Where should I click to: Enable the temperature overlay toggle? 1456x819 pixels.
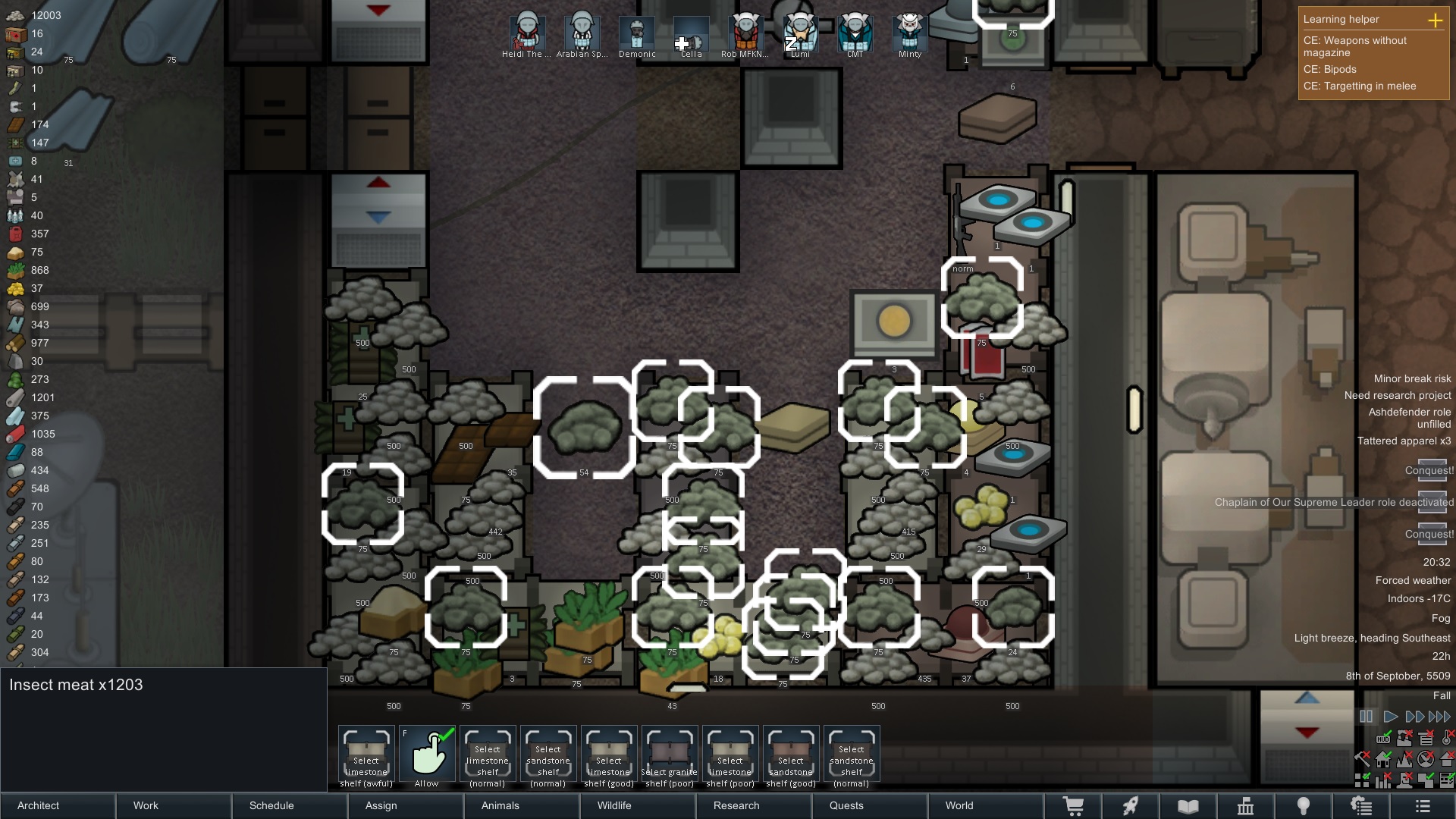1445,737
